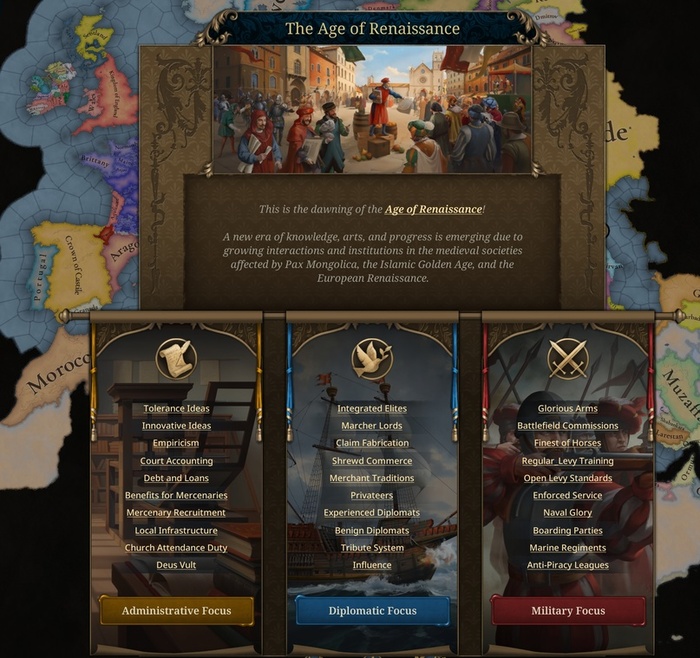Select the Diplomatic Focus button
The image size is (700, 658).
pyautogui.click(x=372, y=610)
